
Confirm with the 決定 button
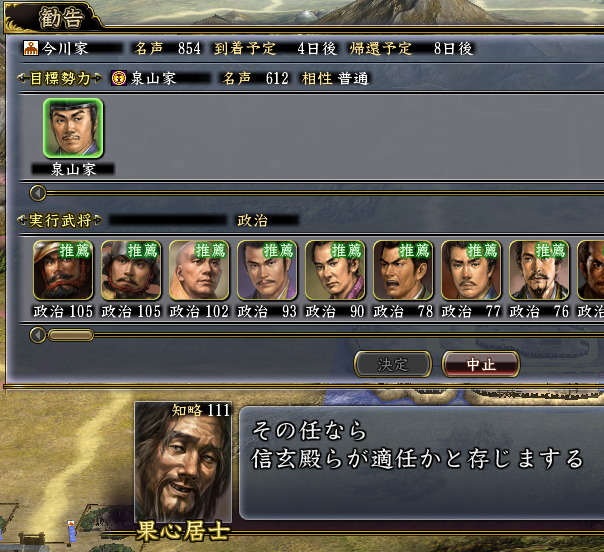(x=393, y=364)
